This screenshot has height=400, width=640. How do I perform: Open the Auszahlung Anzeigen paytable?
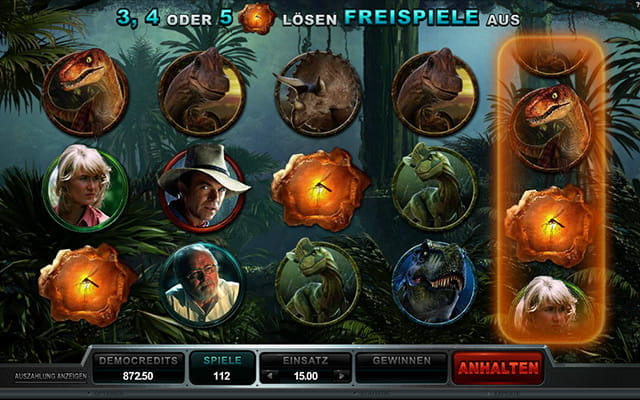pos(50,377)
